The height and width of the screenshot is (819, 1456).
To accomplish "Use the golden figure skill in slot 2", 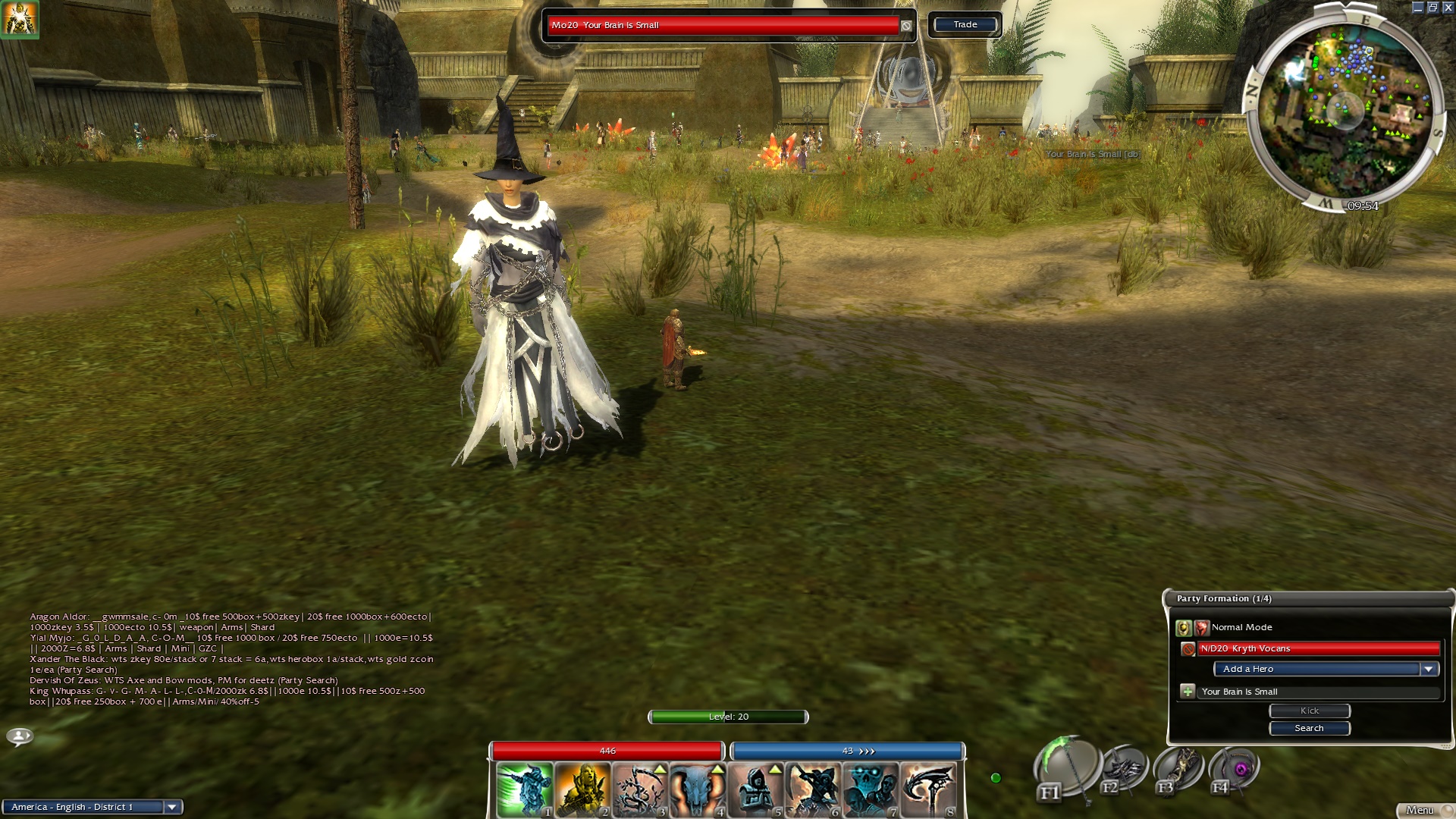I will tap(582, 790).
